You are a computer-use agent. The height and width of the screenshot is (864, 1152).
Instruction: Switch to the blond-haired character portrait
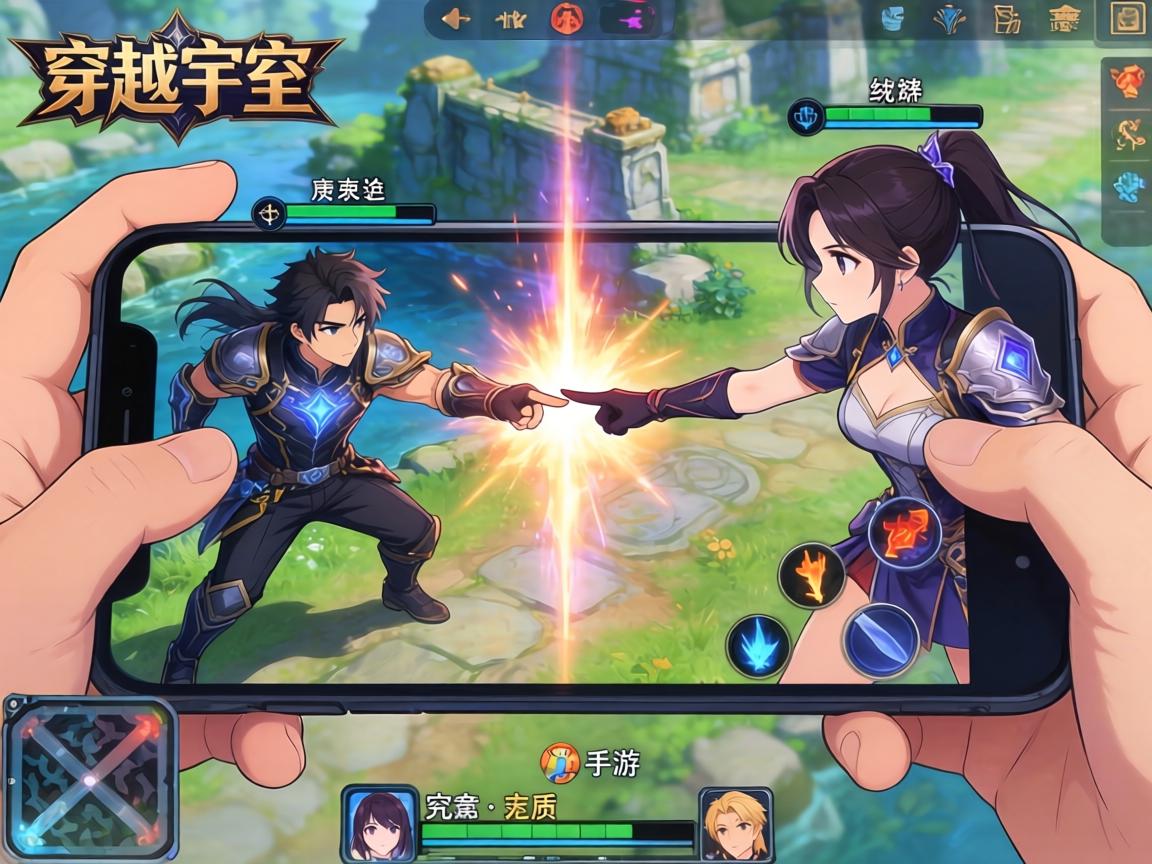tap(735, 824)
